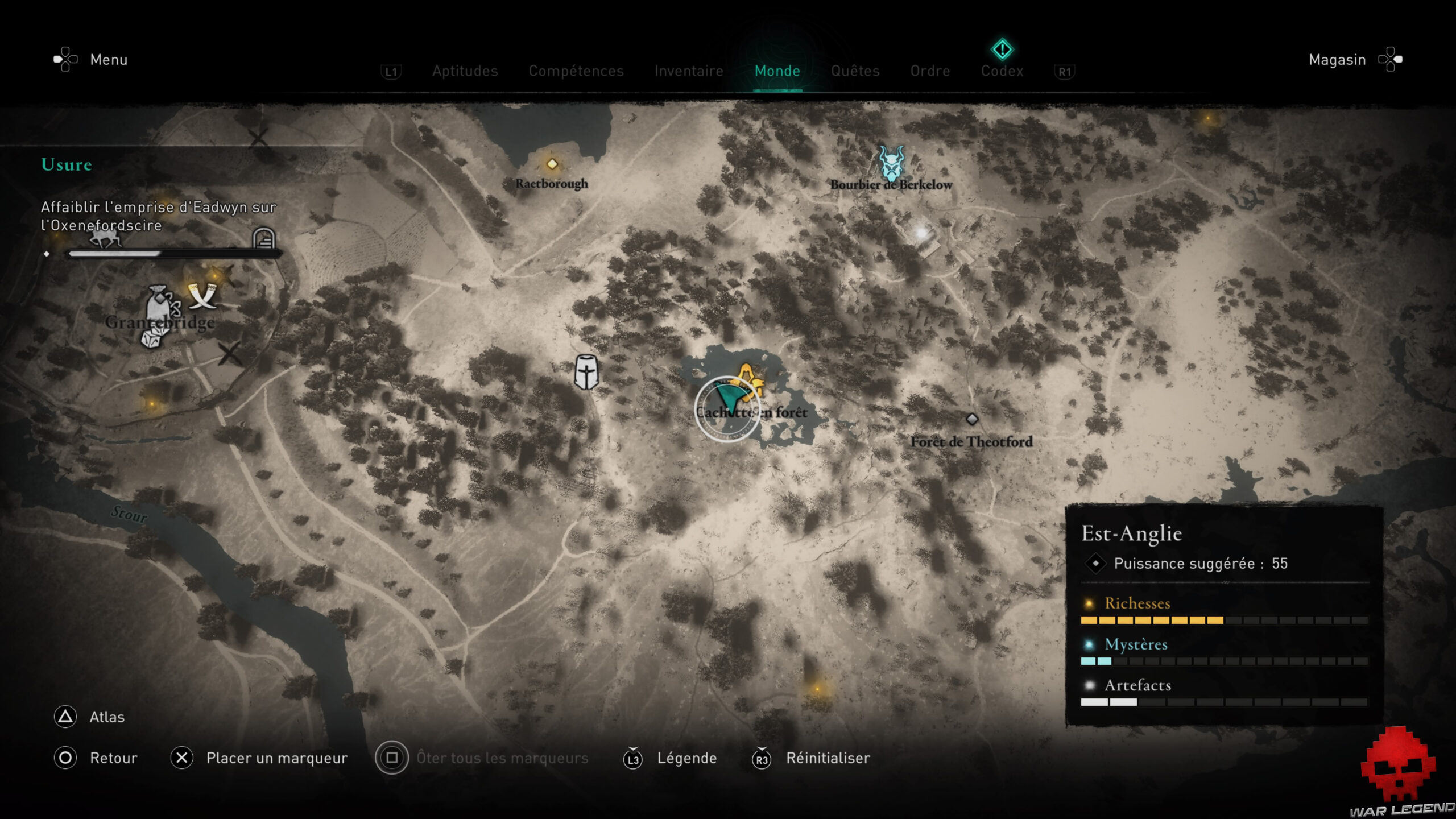Enable a marker with Placer un marqueur
The width and height of the screenshot is (1456, 819).
pyautogui.click(x=277, y=758)
